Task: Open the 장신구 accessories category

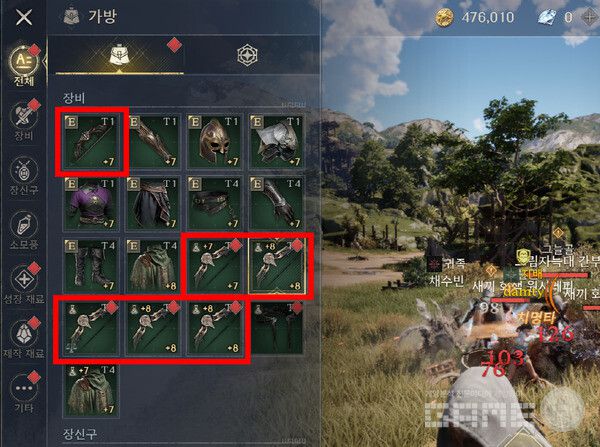Action: [x=23, y=174]
